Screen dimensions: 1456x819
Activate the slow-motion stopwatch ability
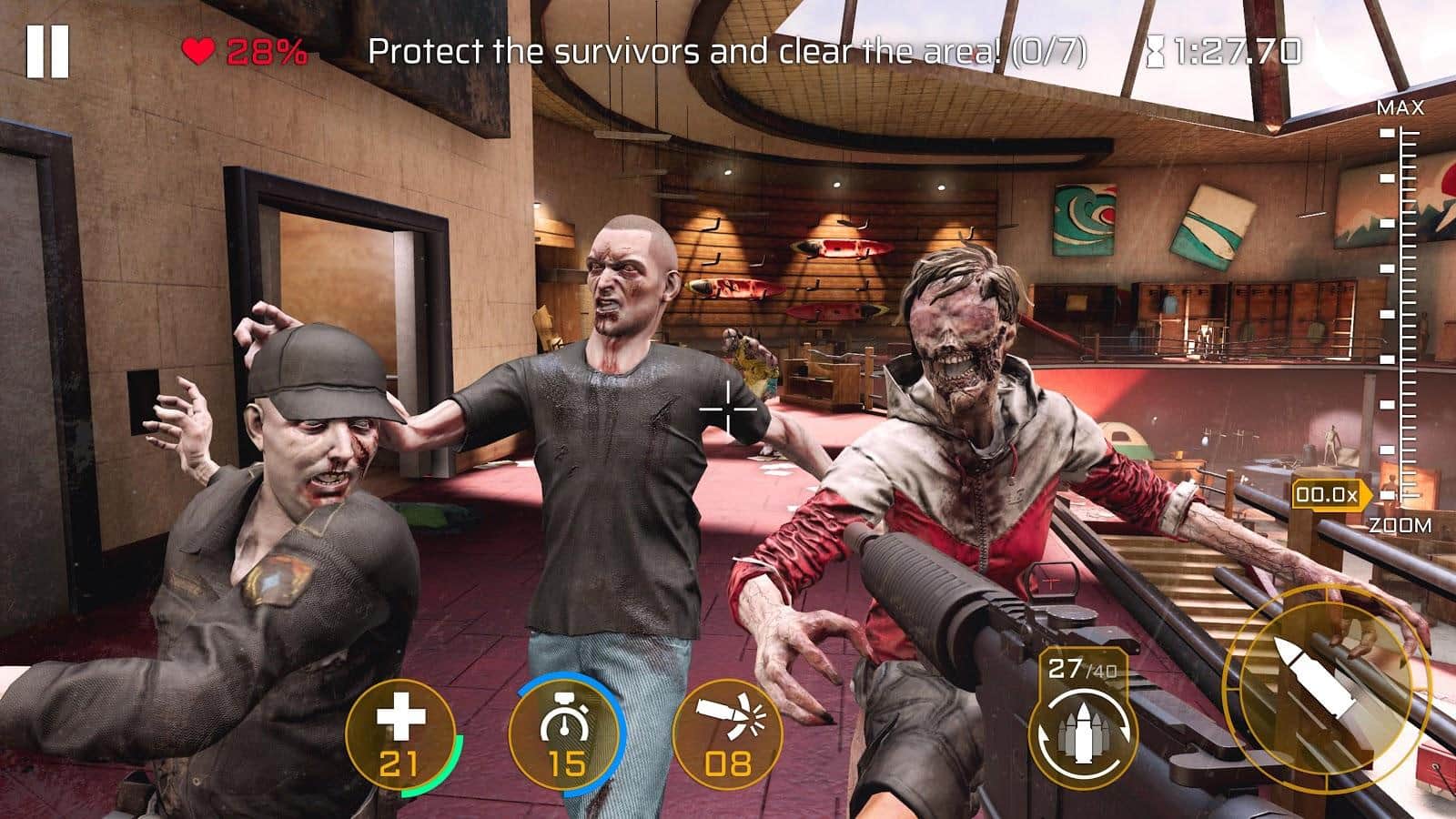(x=564, y=735)
